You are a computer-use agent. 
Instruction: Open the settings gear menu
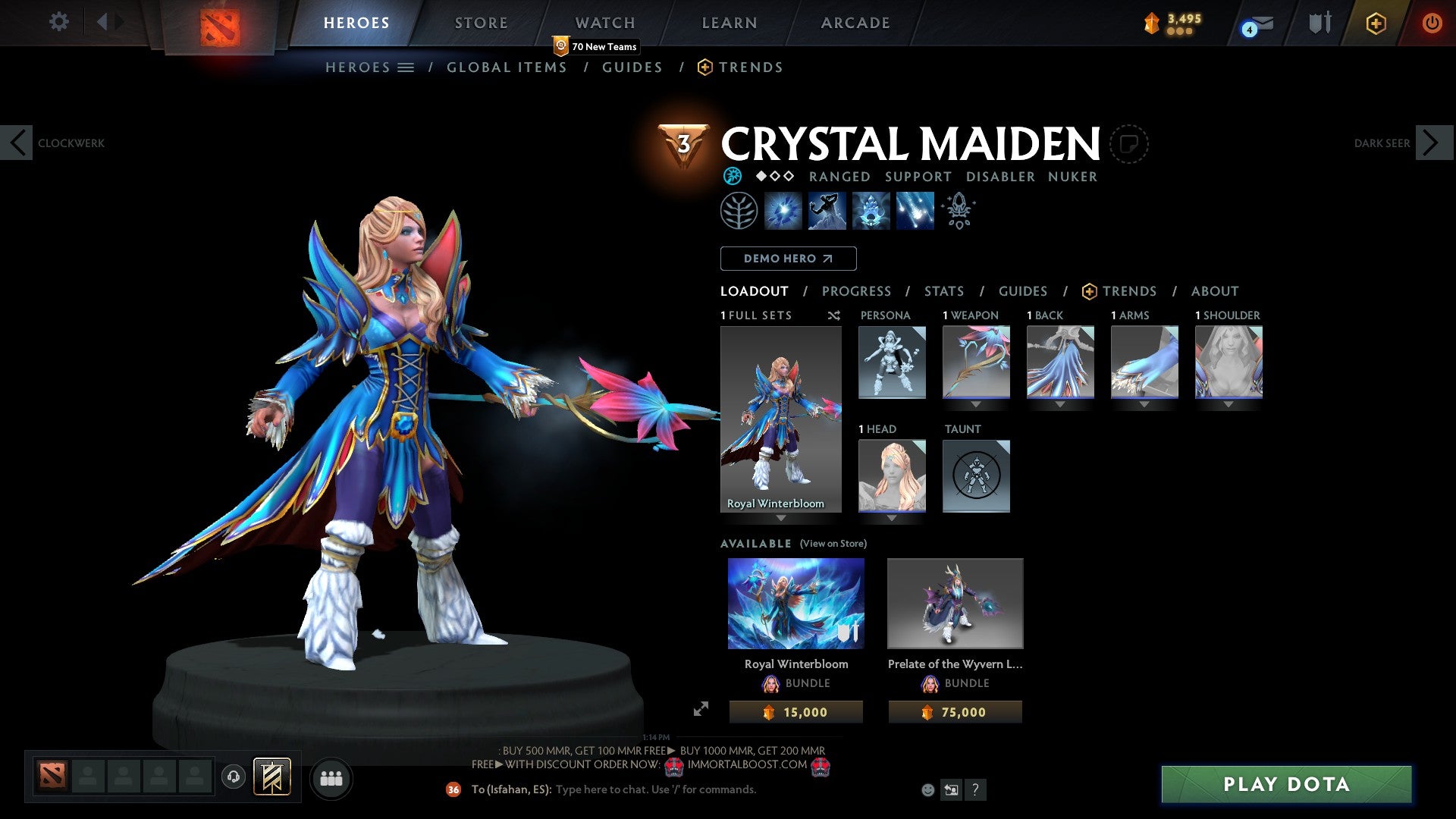coord(58,22)
